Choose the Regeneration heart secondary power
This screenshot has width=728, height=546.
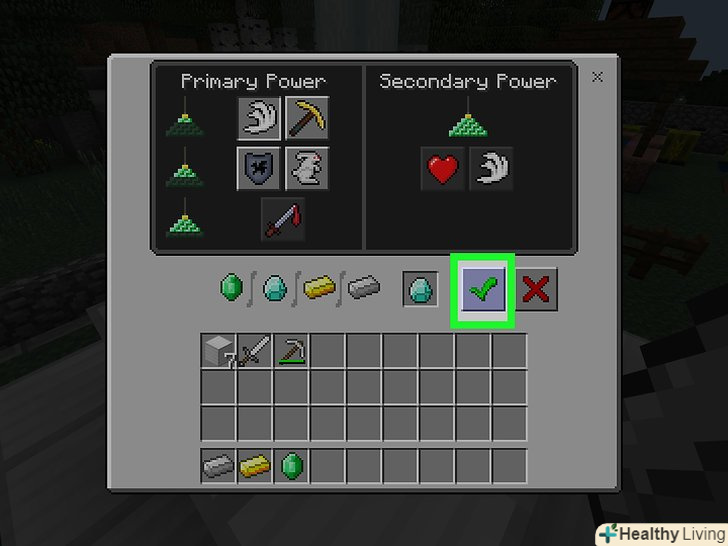[x=443, y=169]
